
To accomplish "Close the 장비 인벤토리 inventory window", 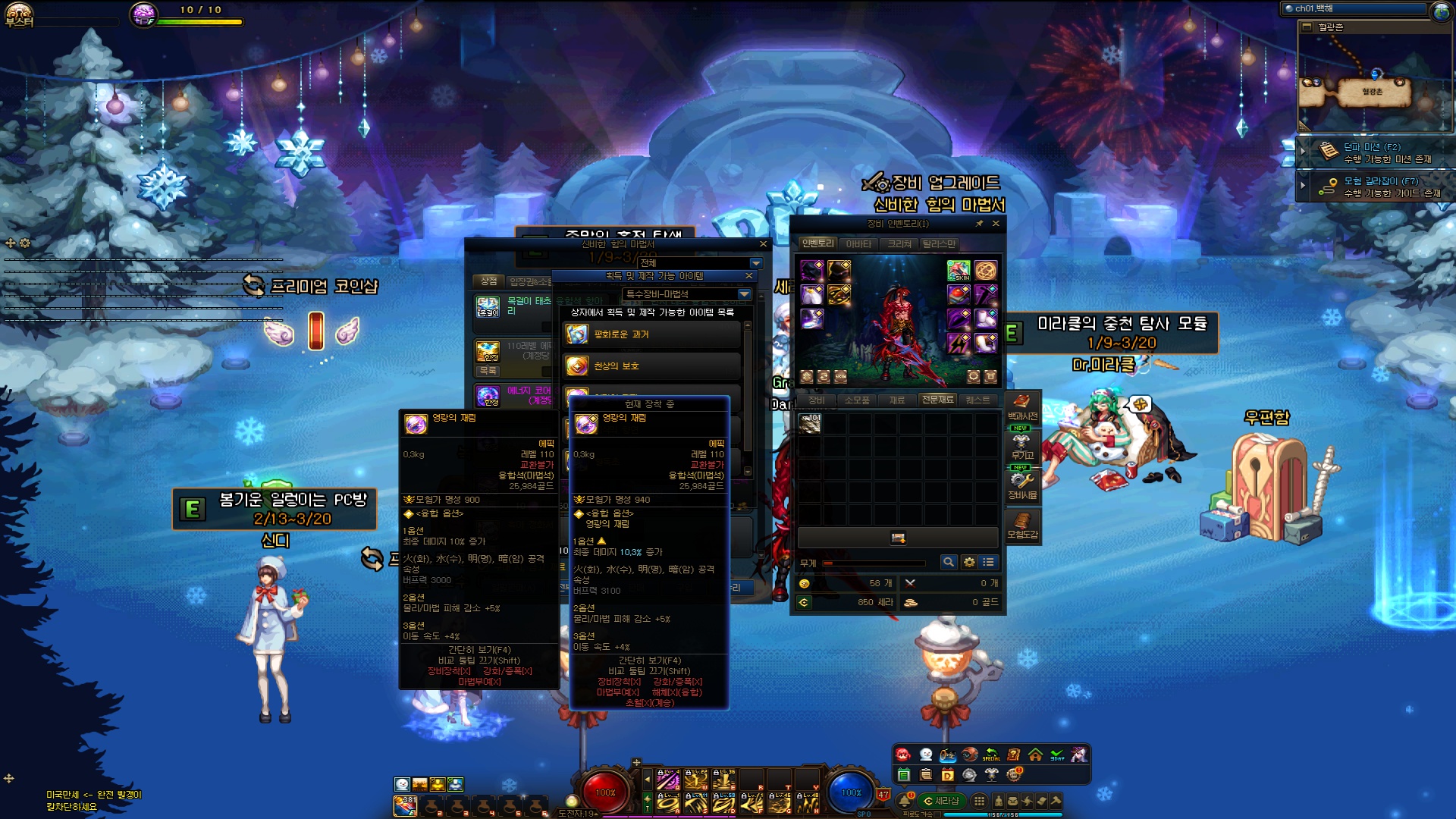I will [x=996, y=224].
